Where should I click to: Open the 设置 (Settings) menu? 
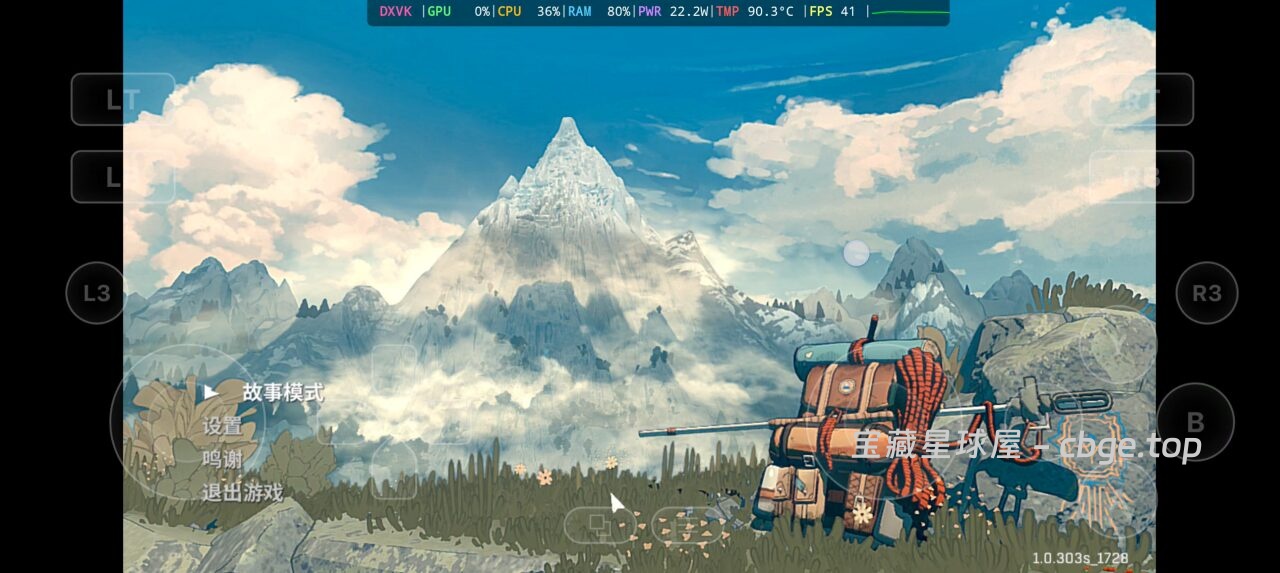(222, 426)
